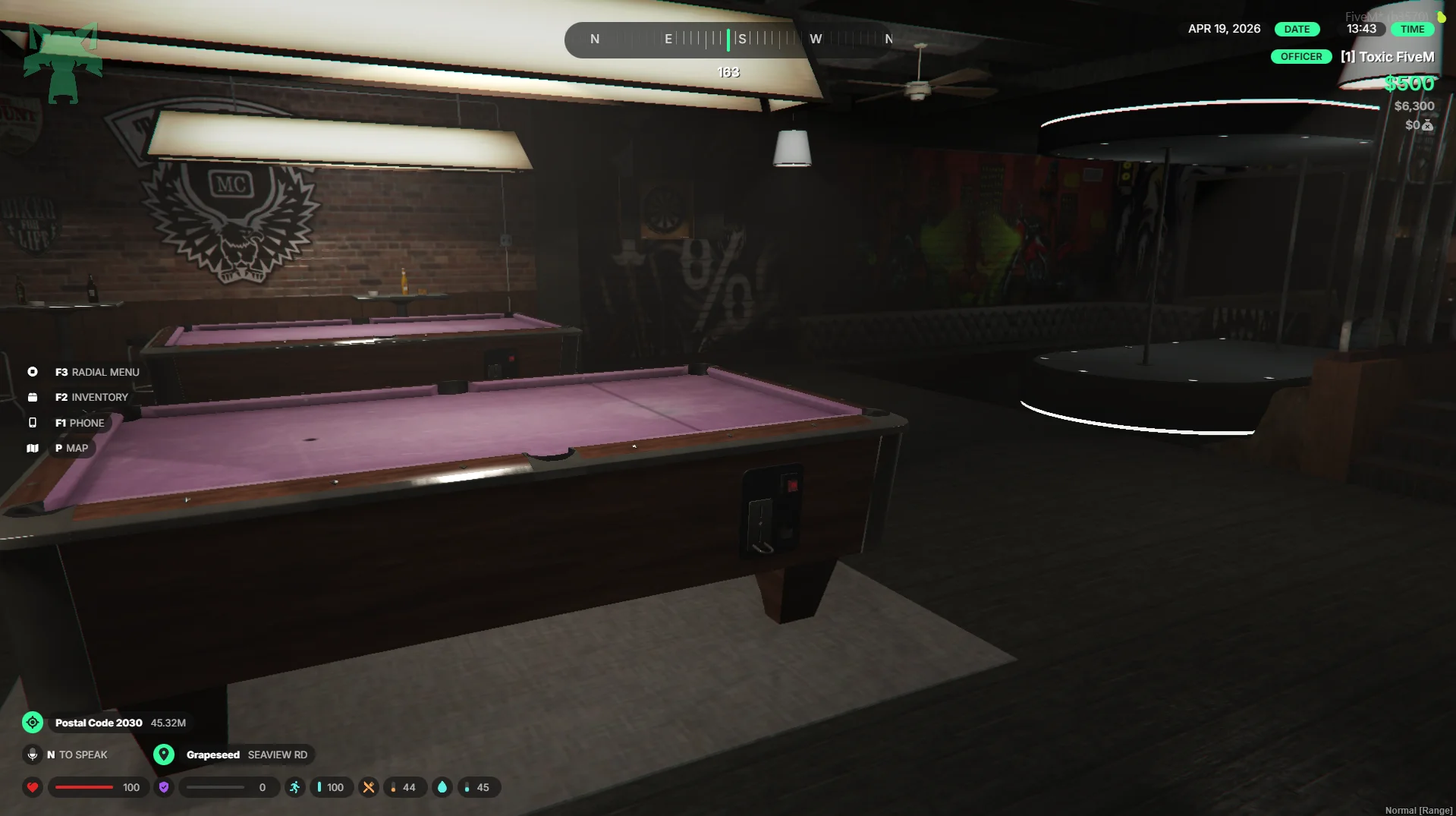Select the green location pin icon
The width and height of the screenshot is (1456, 816).
click(164, 755)
